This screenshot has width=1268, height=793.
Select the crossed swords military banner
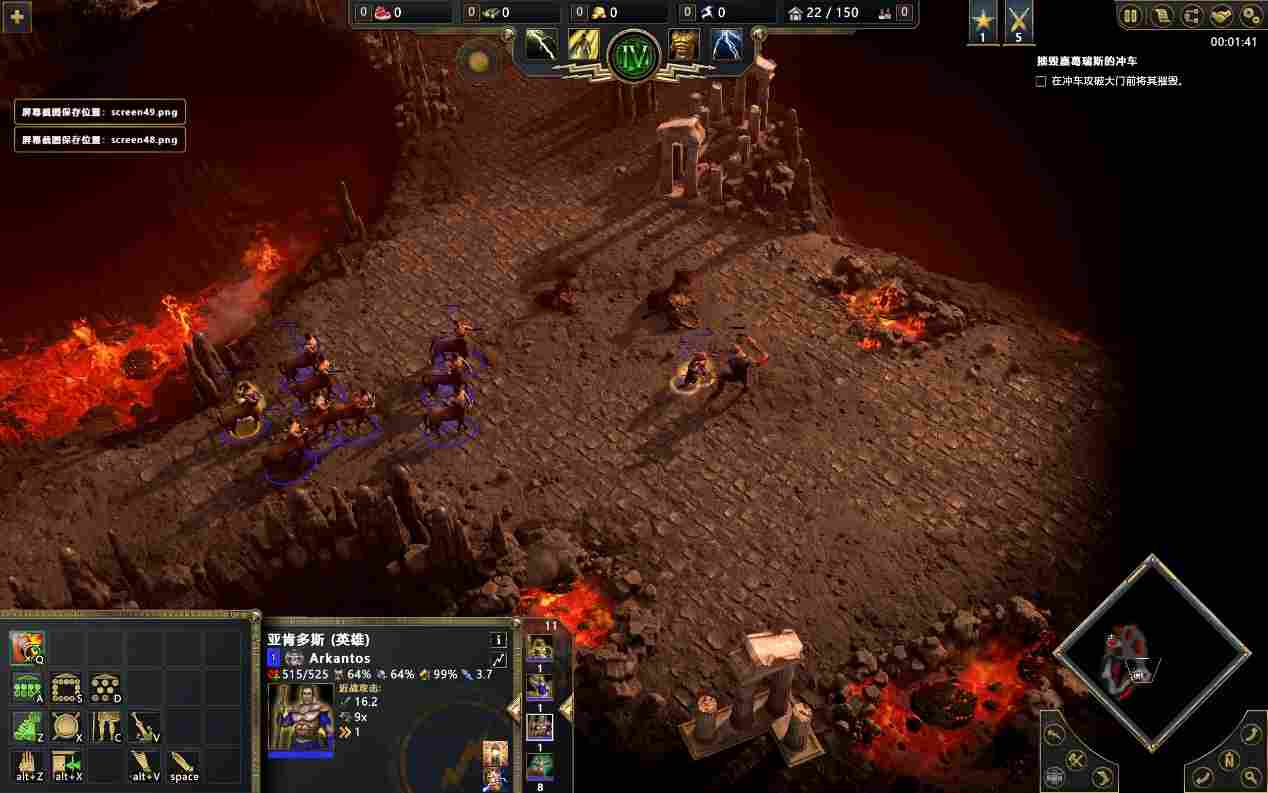[x=1019, y=22]
